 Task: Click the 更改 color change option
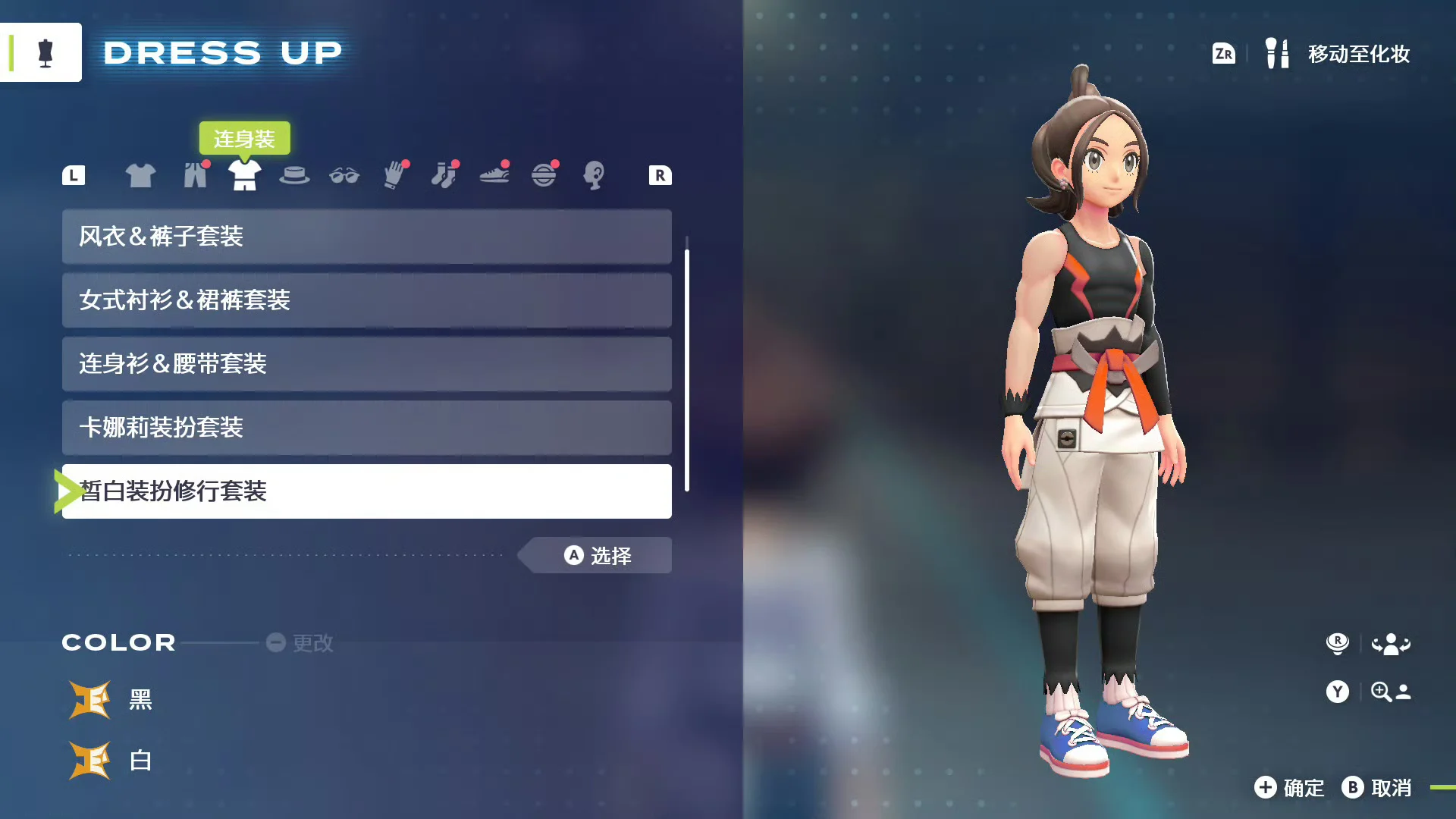pos(300,643)
